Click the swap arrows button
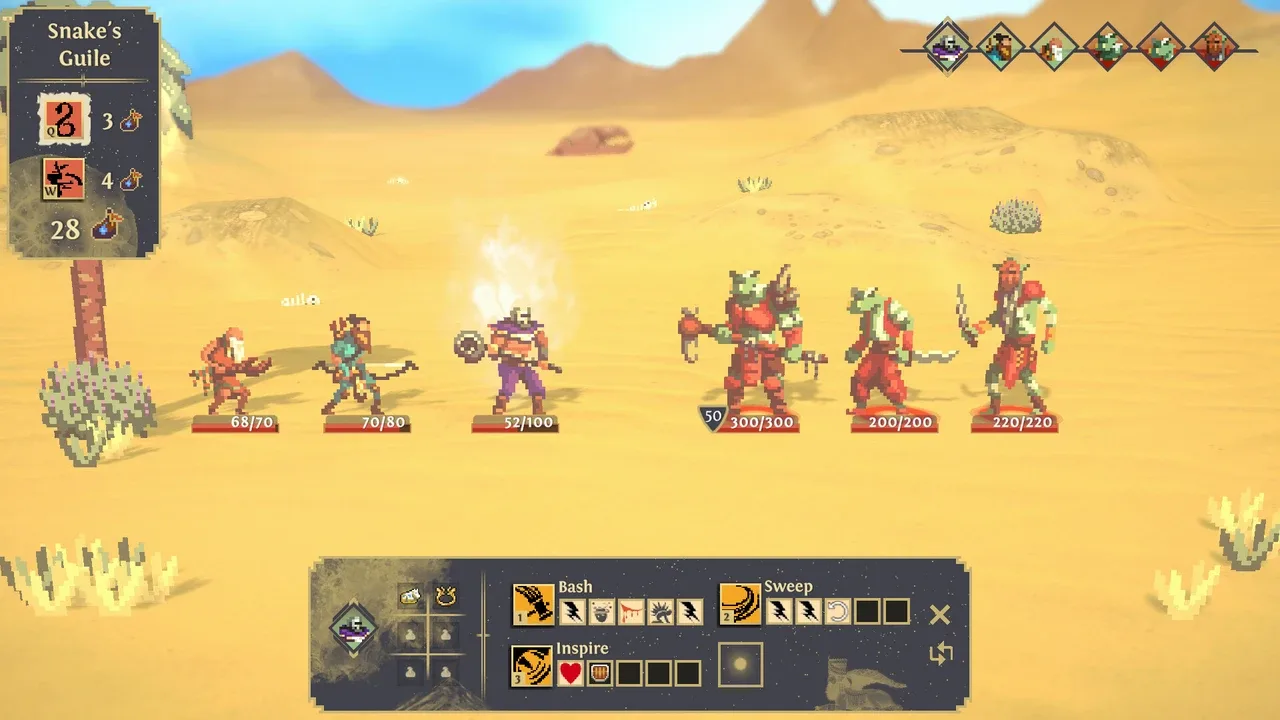This screenshot has height=720, width=1280. 940,654
